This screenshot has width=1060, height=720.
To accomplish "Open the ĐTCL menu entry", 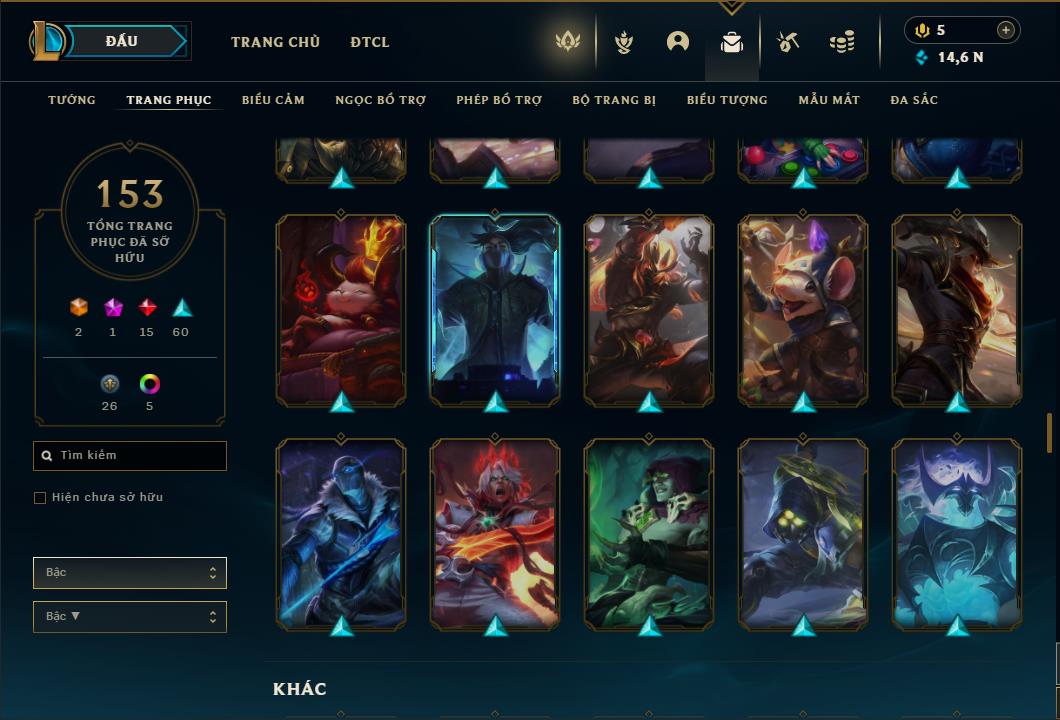I will [370, 42].
